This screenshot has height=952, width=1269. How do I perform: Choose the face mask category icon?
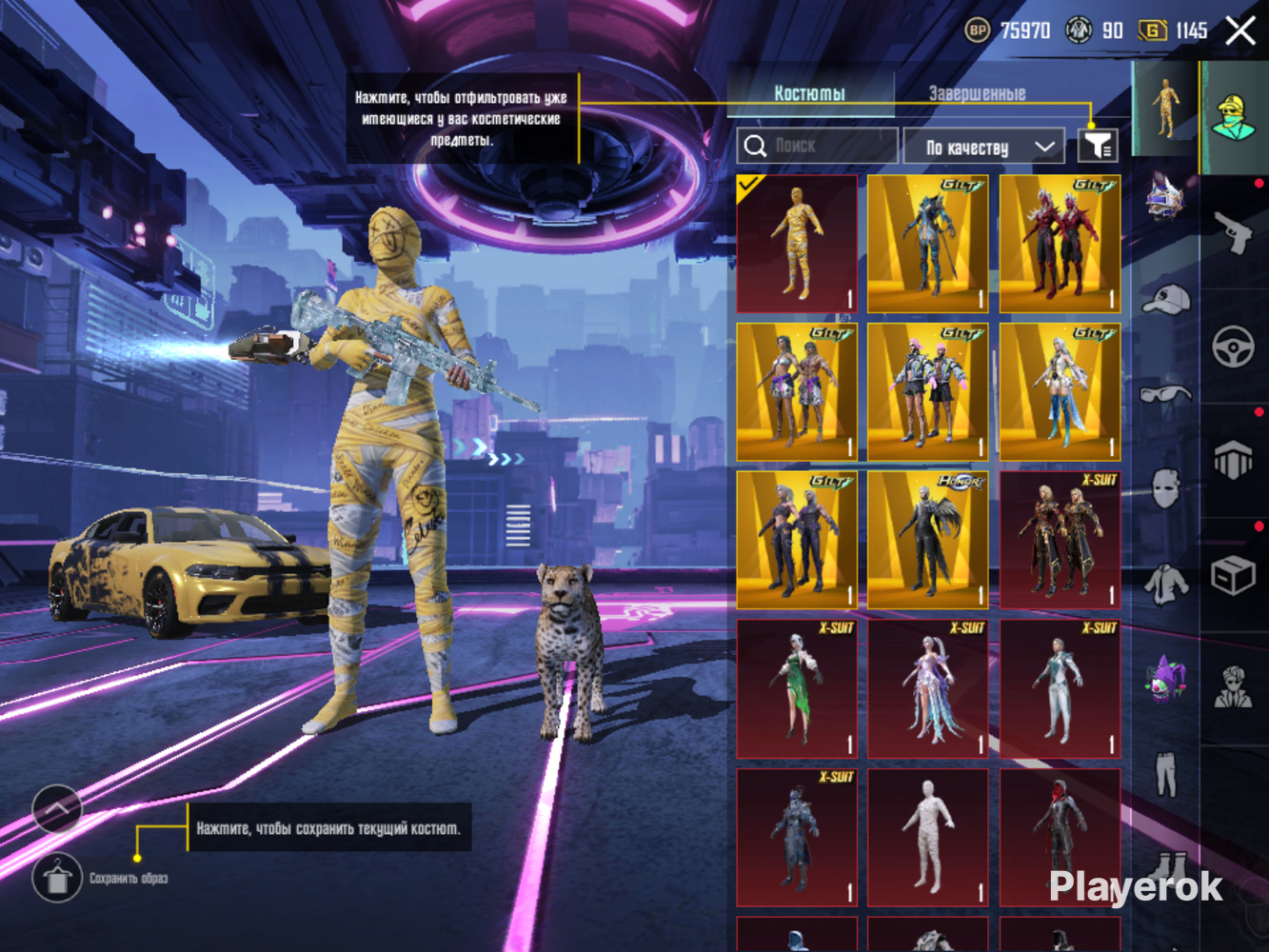click(x=1166, y=489)
